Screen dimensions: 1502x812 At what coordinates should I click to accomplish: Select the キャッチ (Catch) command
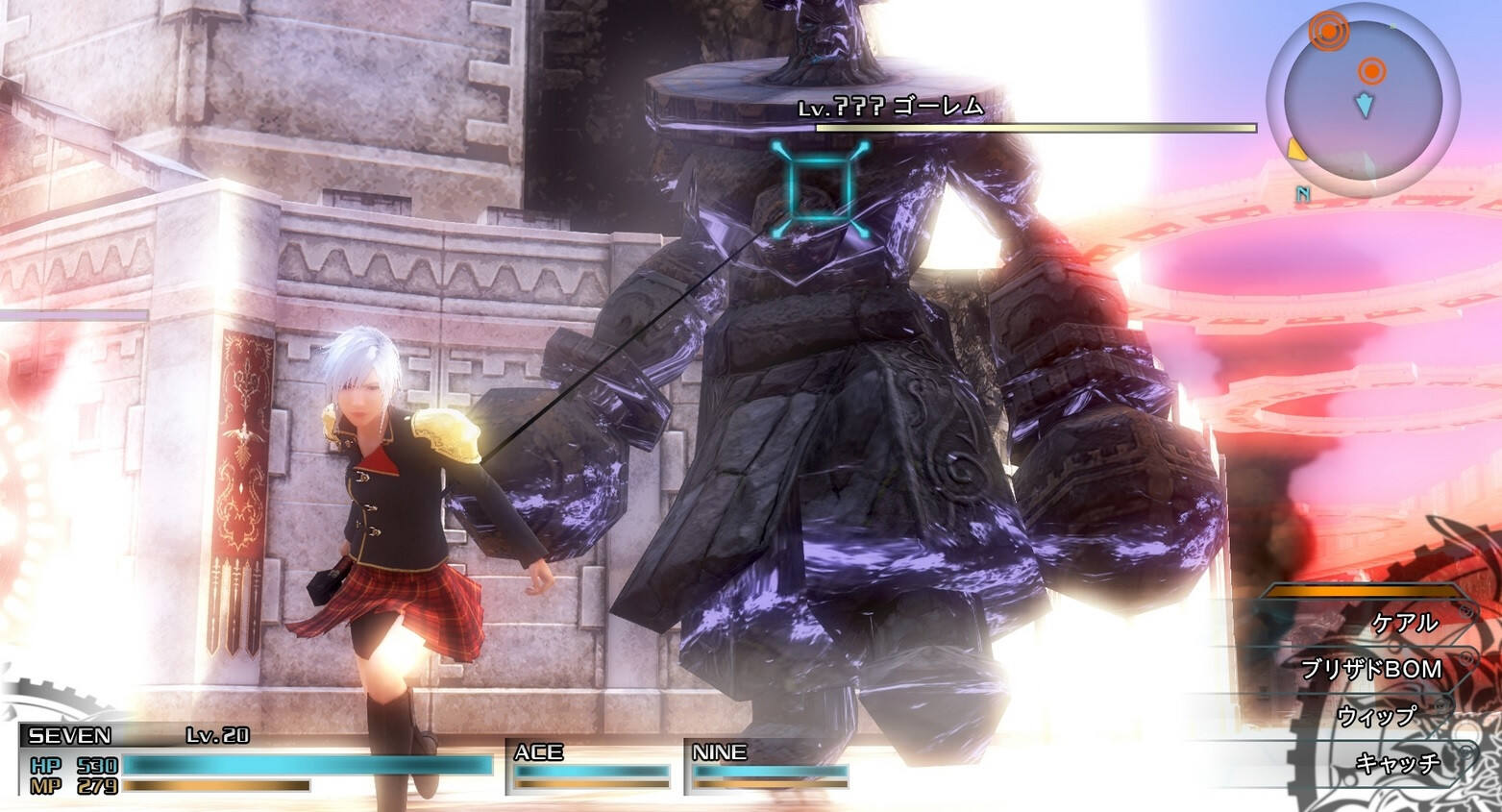click(x=1397, y=763)
